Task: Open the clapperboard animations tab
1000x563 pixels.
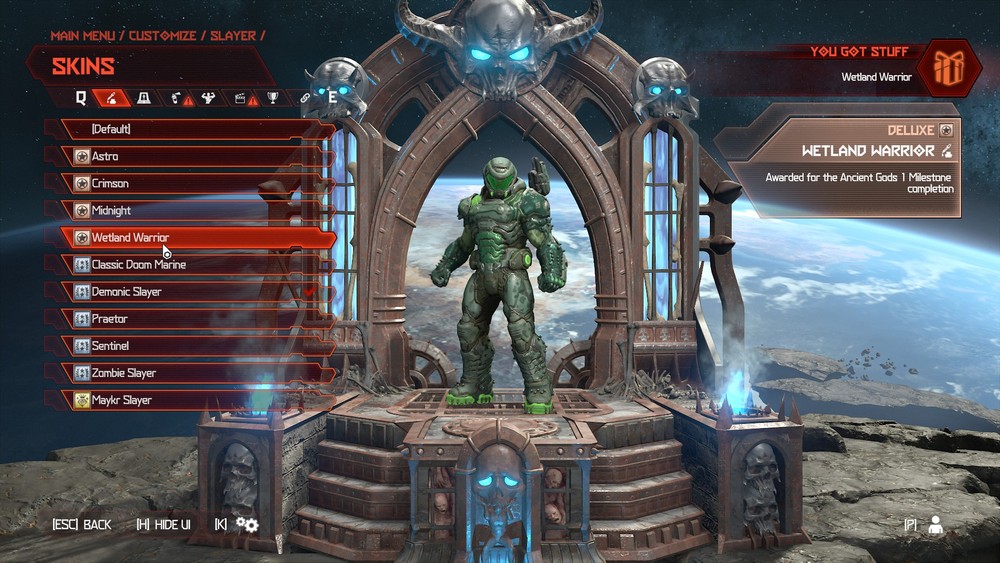Action: pyautogui.click(x=240, y=98)
